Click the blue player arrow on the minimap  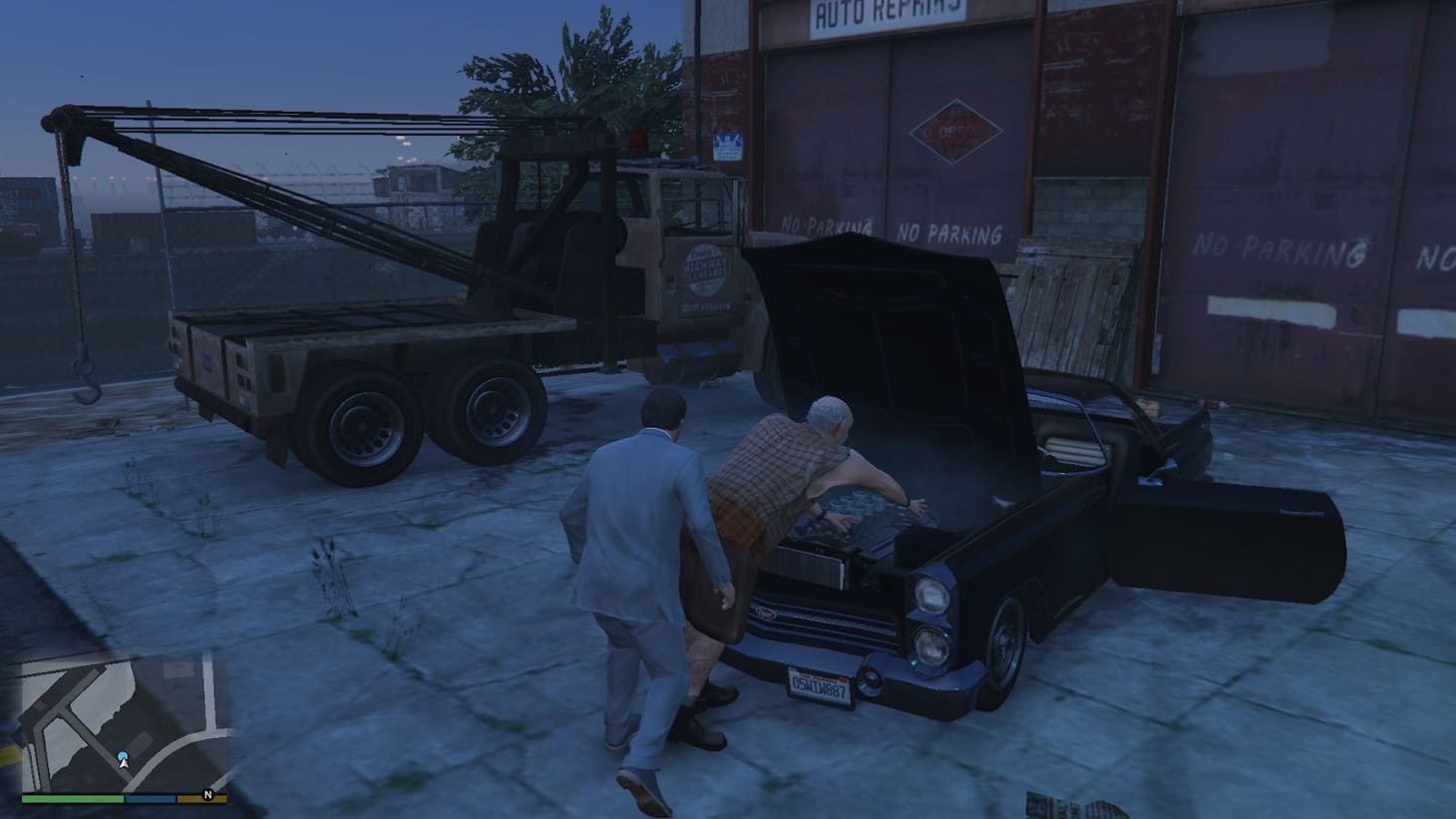click(x=122, y=758)
